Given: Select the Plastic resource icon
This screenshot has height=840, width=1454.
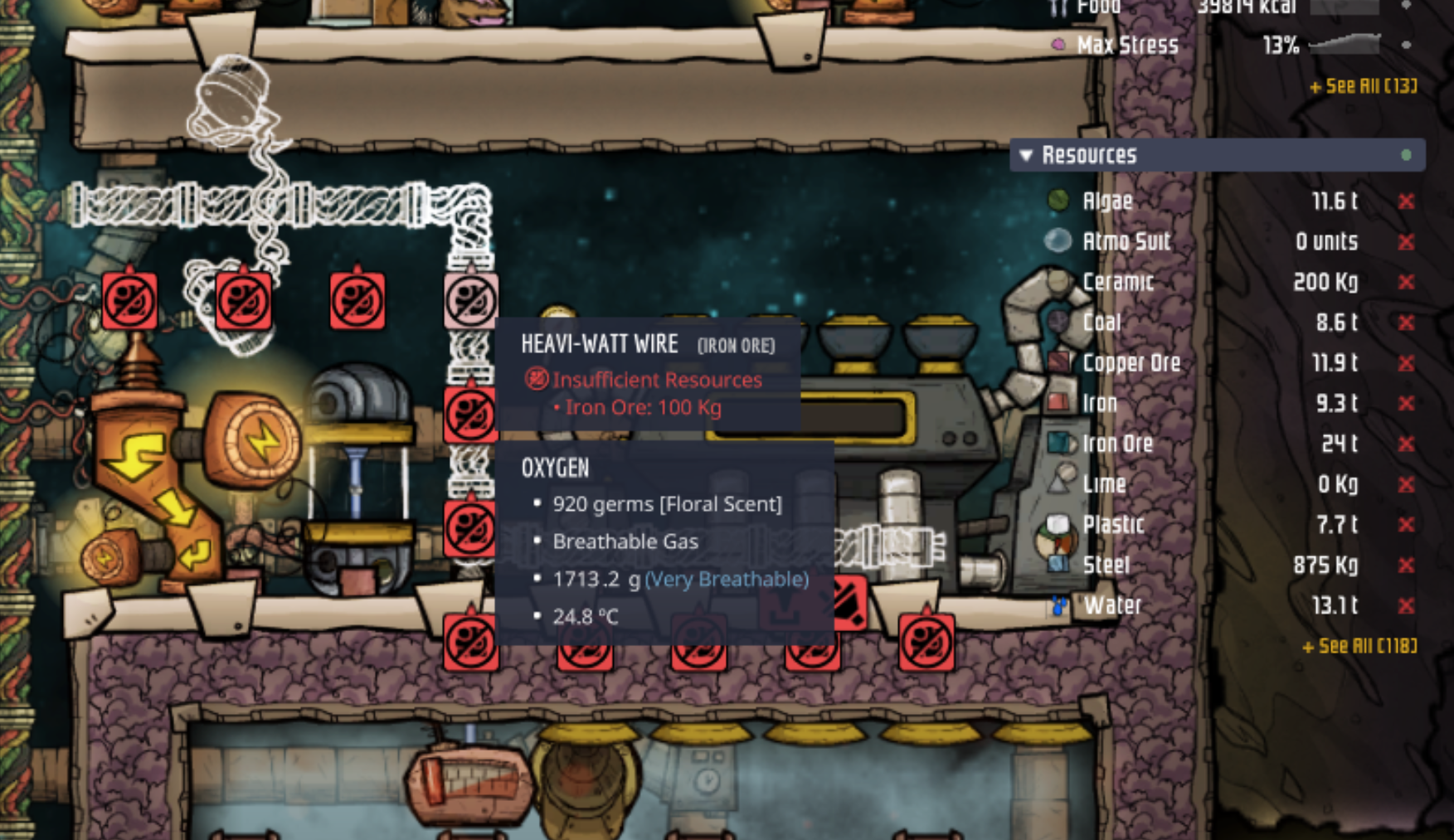Looking at the screenshot, I should pos(1057,524).
